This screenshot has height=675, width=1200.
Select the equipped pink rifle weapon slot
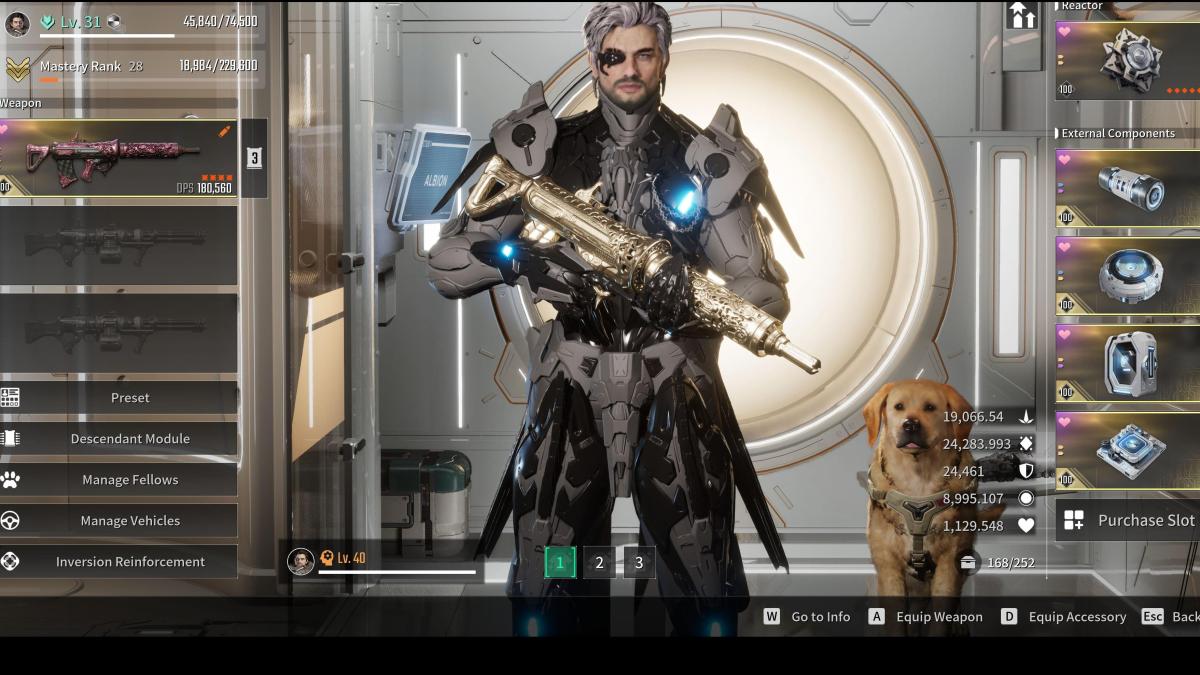pos(118,158)
